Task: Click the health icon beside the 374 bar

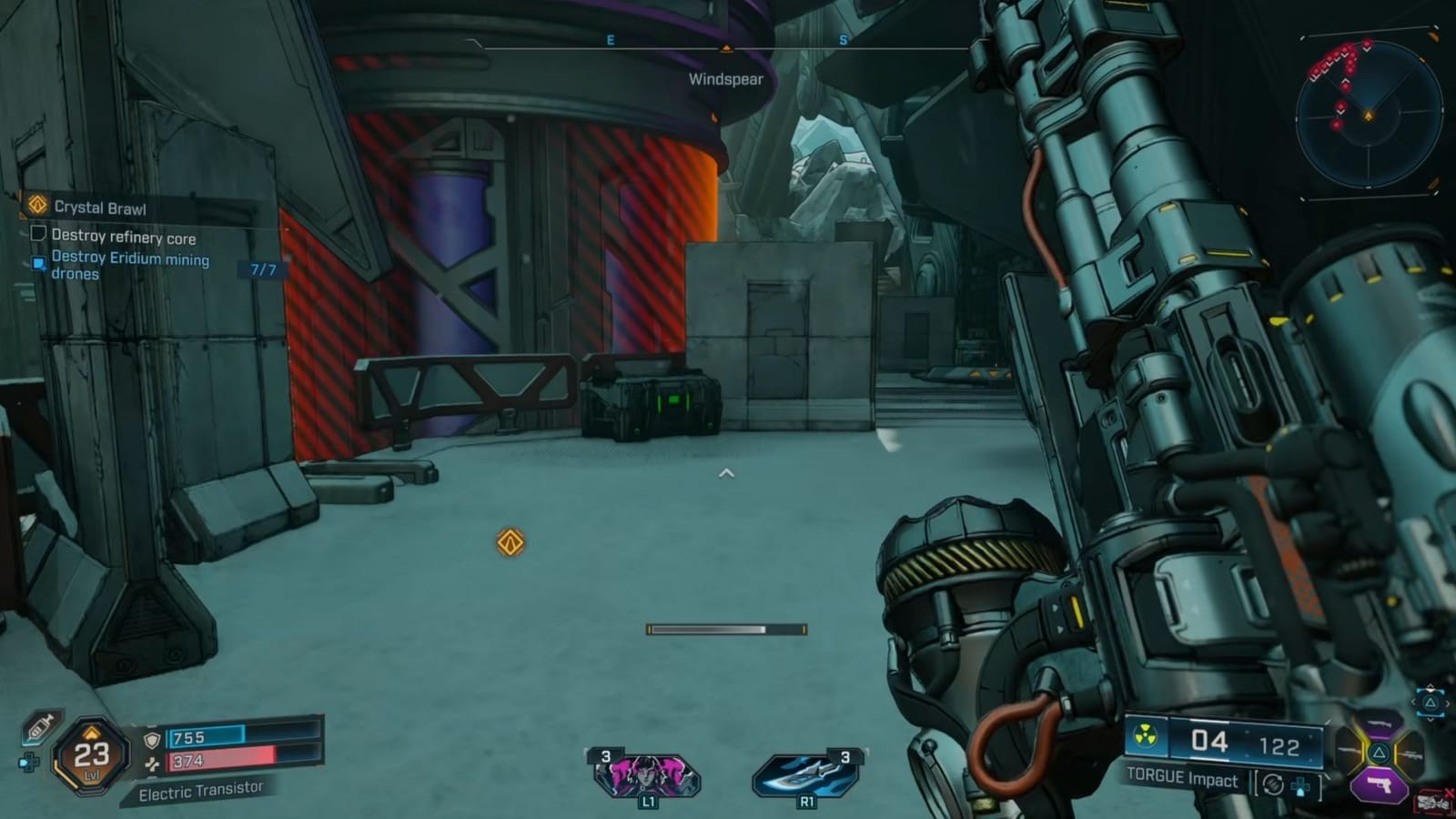Action: [x=153, y=763]
